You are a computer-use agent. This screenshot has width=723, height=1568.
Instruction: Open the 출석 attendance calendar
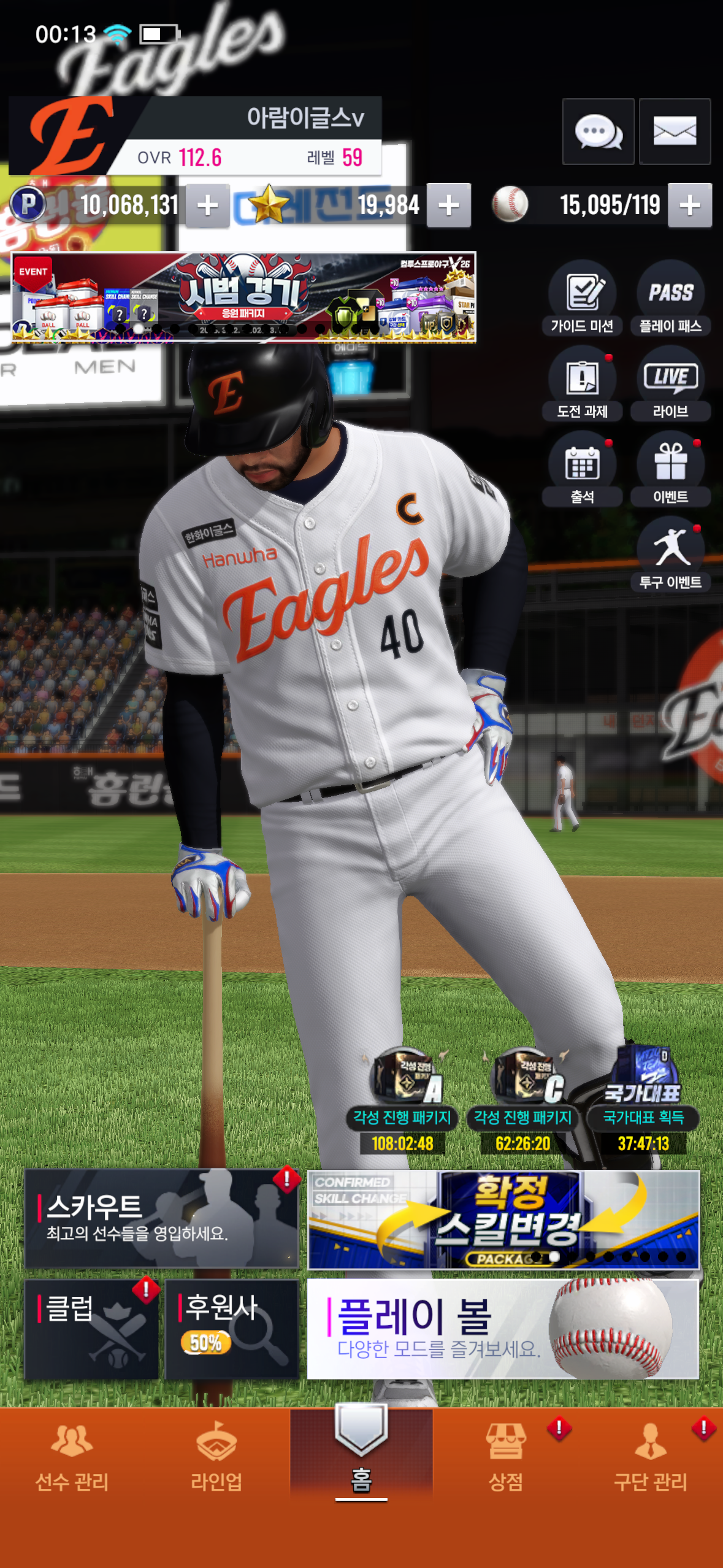click(582, 469)
